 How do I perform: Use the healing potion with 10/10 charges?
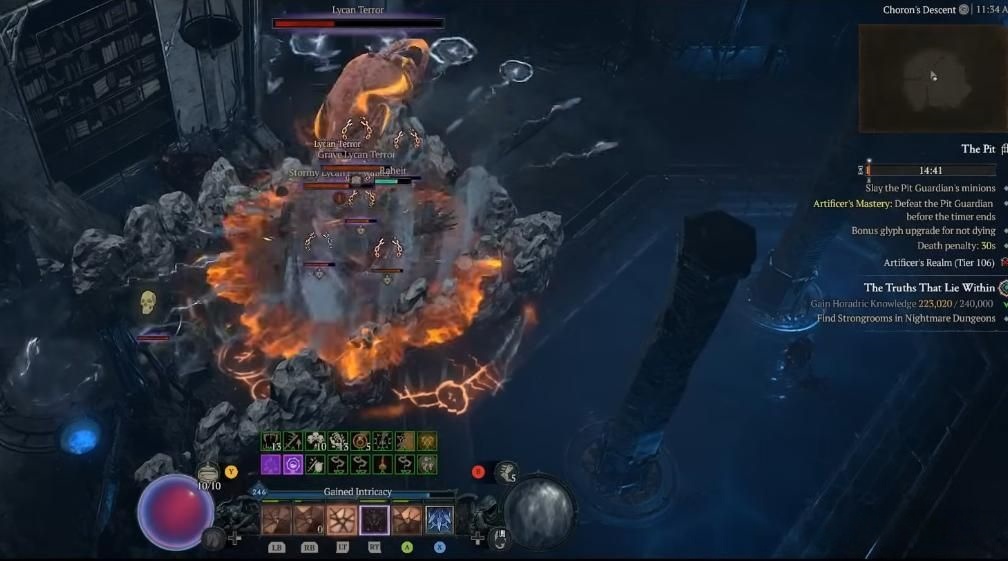[208, 473]
